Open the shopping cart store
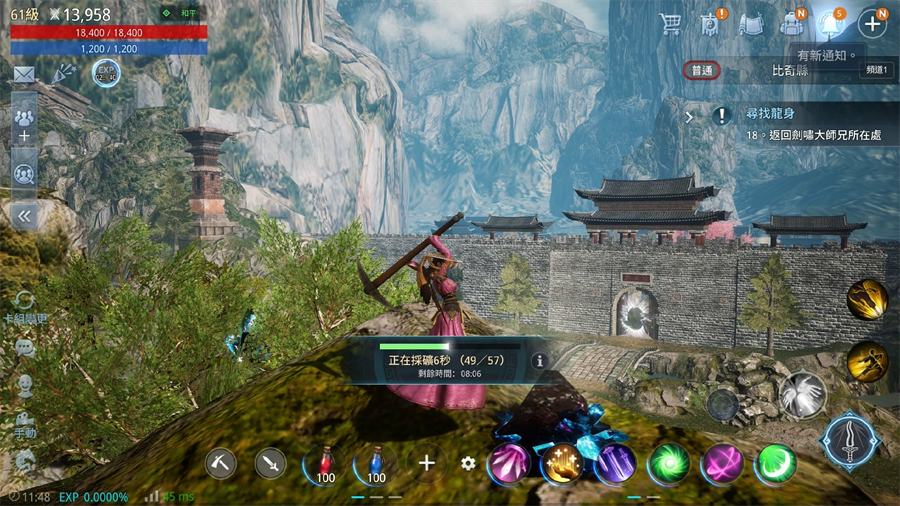Image resolution: width=900 pixels, height=506 pixels. (x=671, y=24)
